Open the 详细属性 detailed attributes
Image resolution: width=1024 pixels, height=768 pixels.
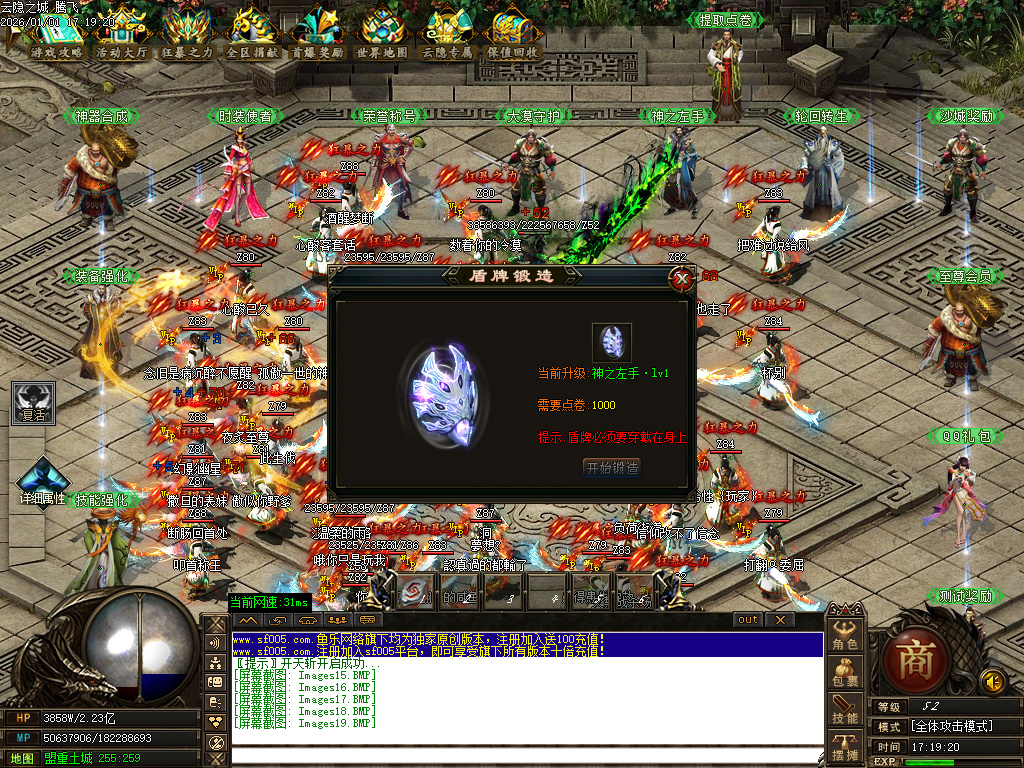[43, 481]
